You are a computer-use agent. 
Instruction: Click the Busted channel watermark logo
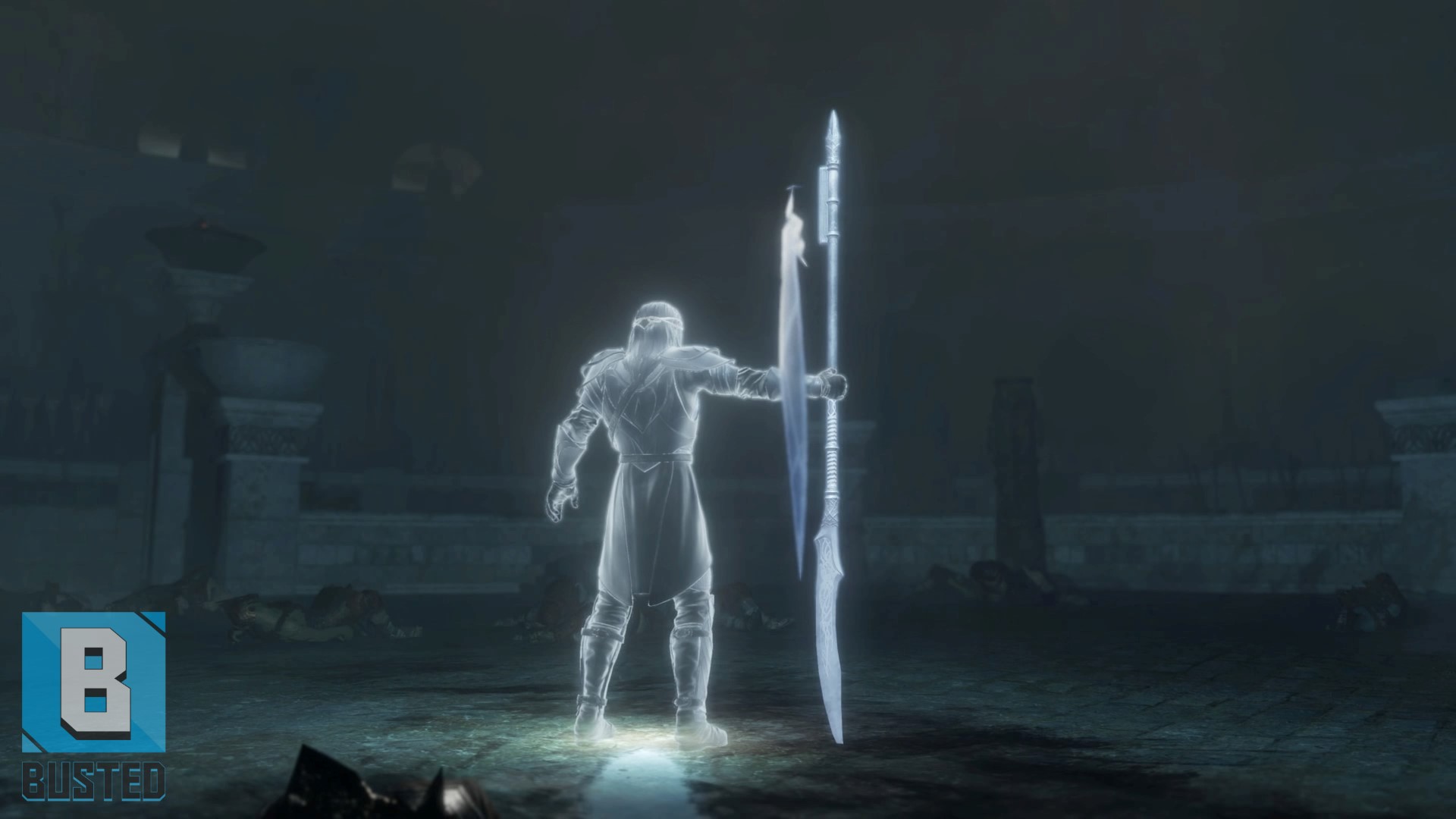pyautogui.click(x=93, y=705)
